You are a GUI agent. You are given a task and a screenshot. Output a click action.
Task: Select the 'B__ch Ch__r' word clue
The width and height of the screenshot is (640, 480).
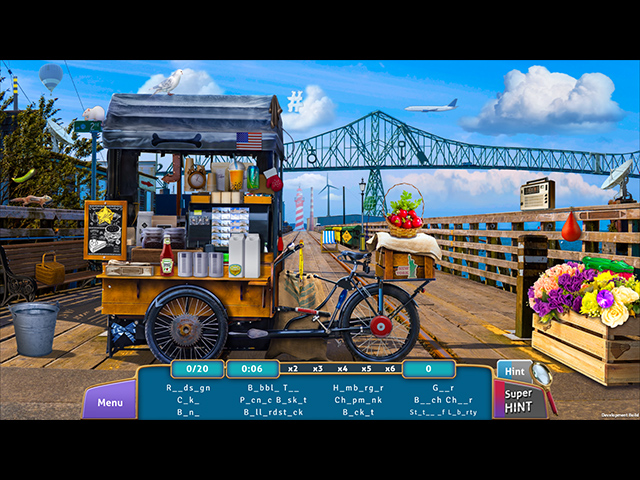[442, 400]
